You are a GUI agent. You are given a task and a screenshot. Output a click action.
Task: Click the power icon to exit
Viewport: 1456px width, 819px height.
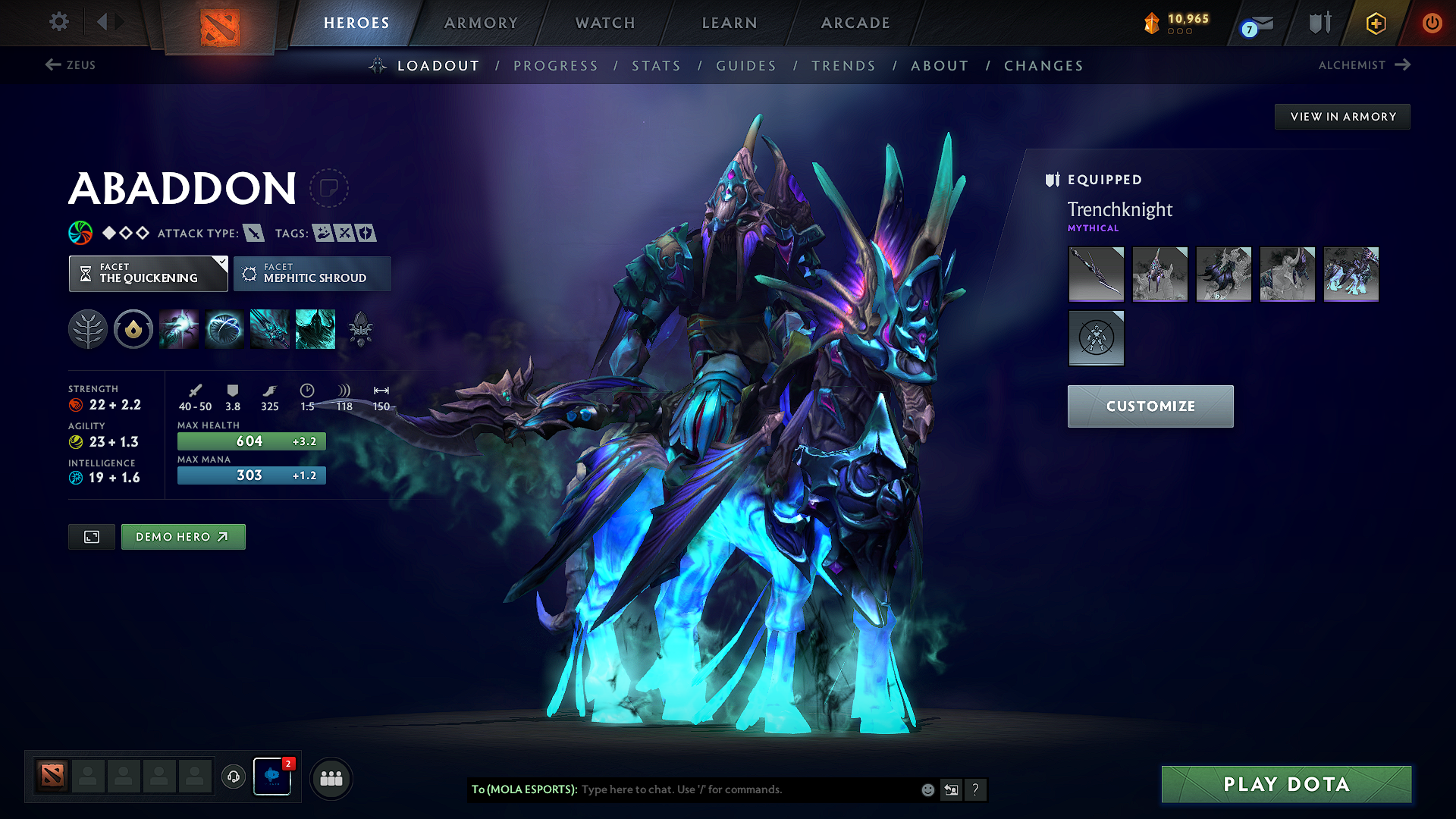pyautogui.click(x=1432, y=22)
